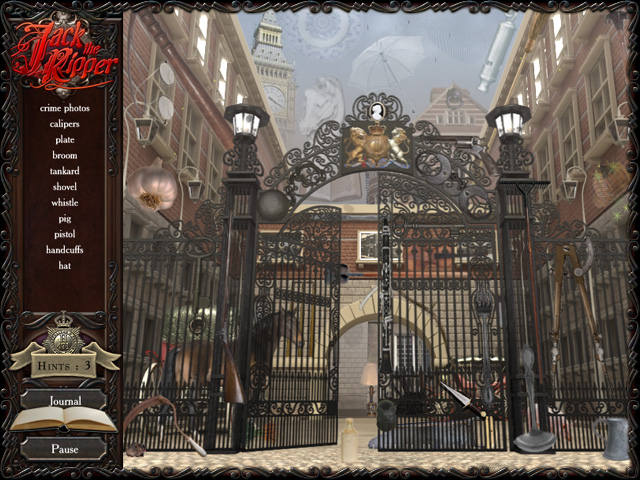Viewport: 640px width, 480px height.
Task: Use a hint from the Hints badge
Action: (x=64, y=365)
